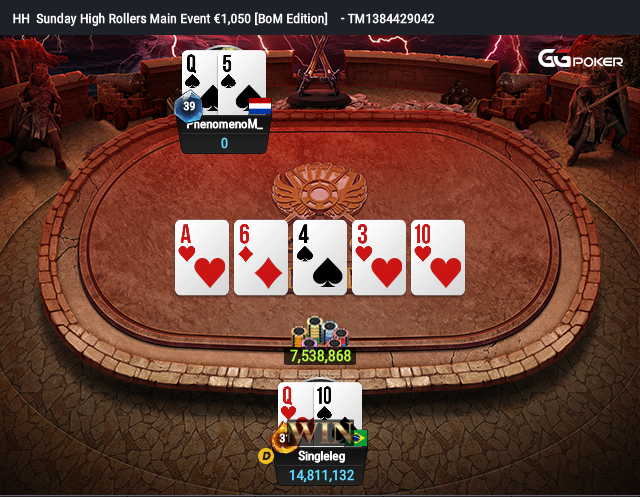
Task: Select the 3 of hearts board card
Action: (x=379, y=258)
